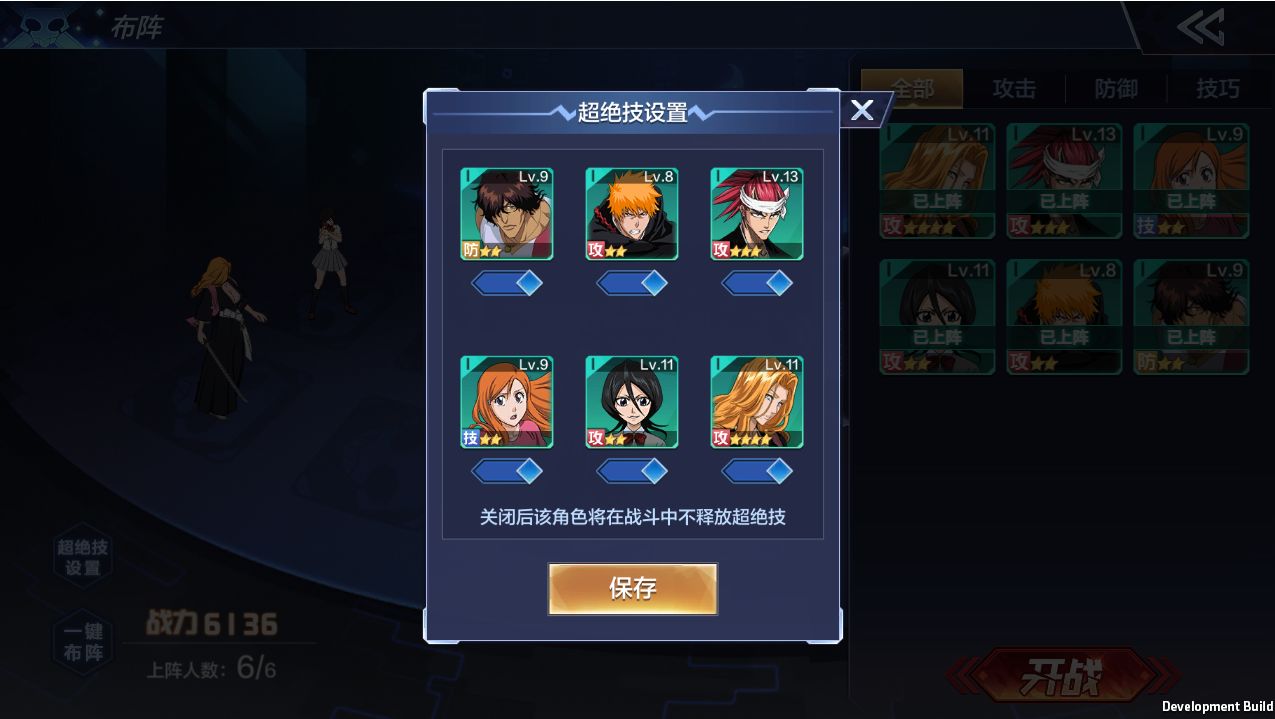Select the Lv.13 Renji portrait in dialog
1275x719 pixels.
[757, 214]
